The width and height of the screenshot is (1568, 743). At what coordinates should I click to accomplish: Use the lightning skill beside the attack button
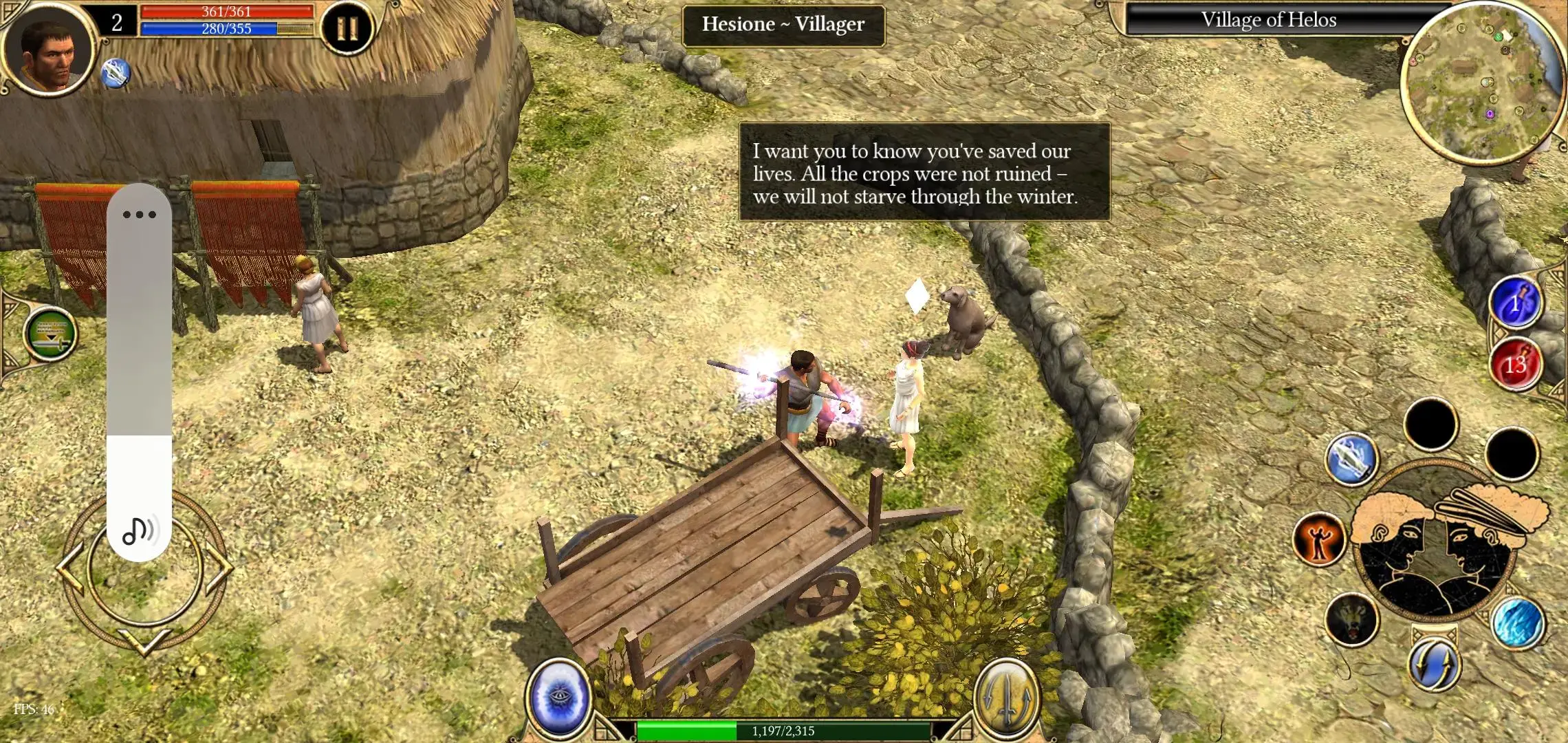coord(1351,460)
